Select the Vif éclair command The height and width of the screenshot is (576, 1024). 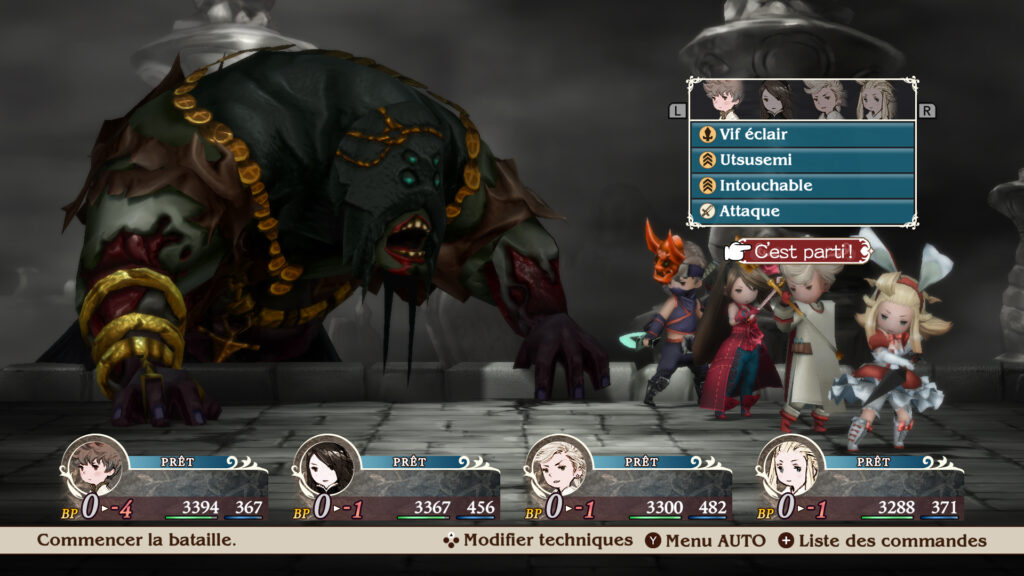coord(801,134)
